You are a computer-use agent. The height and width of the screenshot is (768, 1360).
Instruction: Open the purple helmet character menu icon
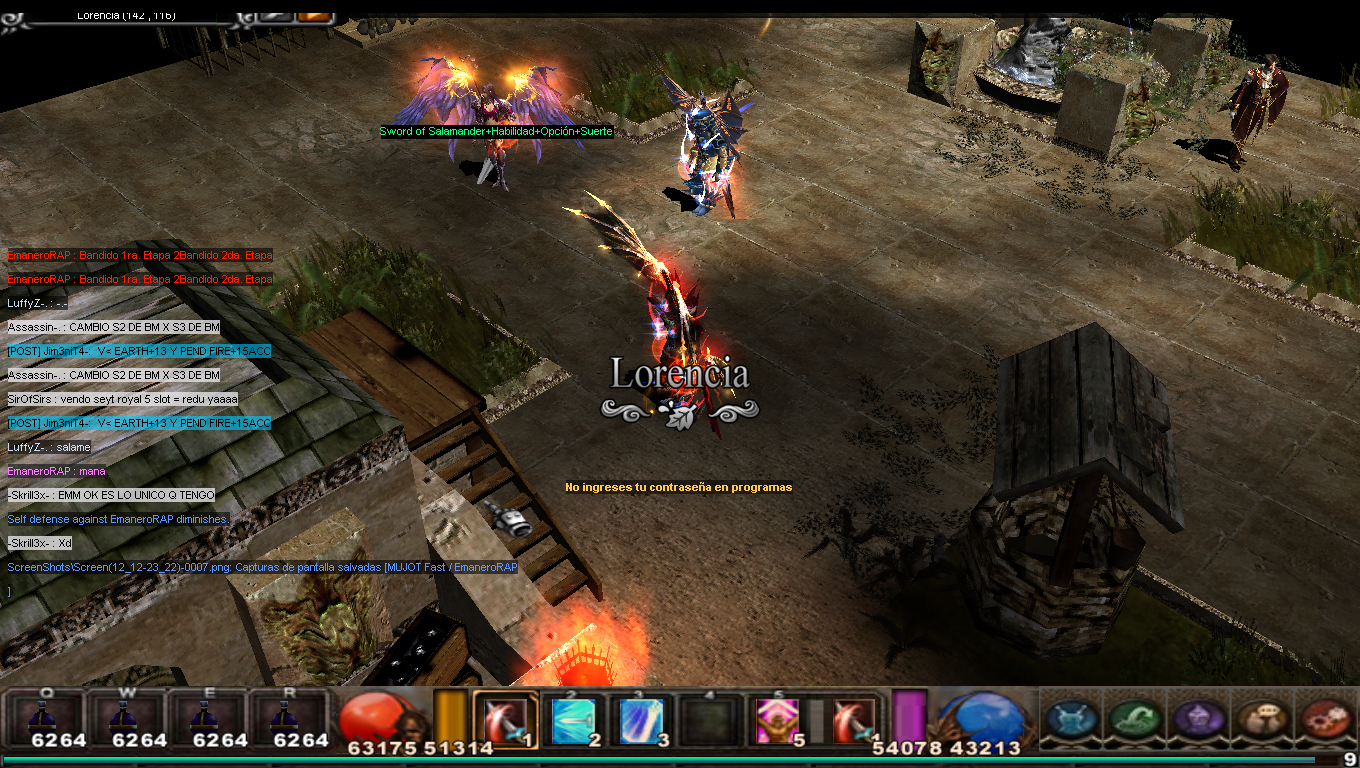click(1197, 719)
